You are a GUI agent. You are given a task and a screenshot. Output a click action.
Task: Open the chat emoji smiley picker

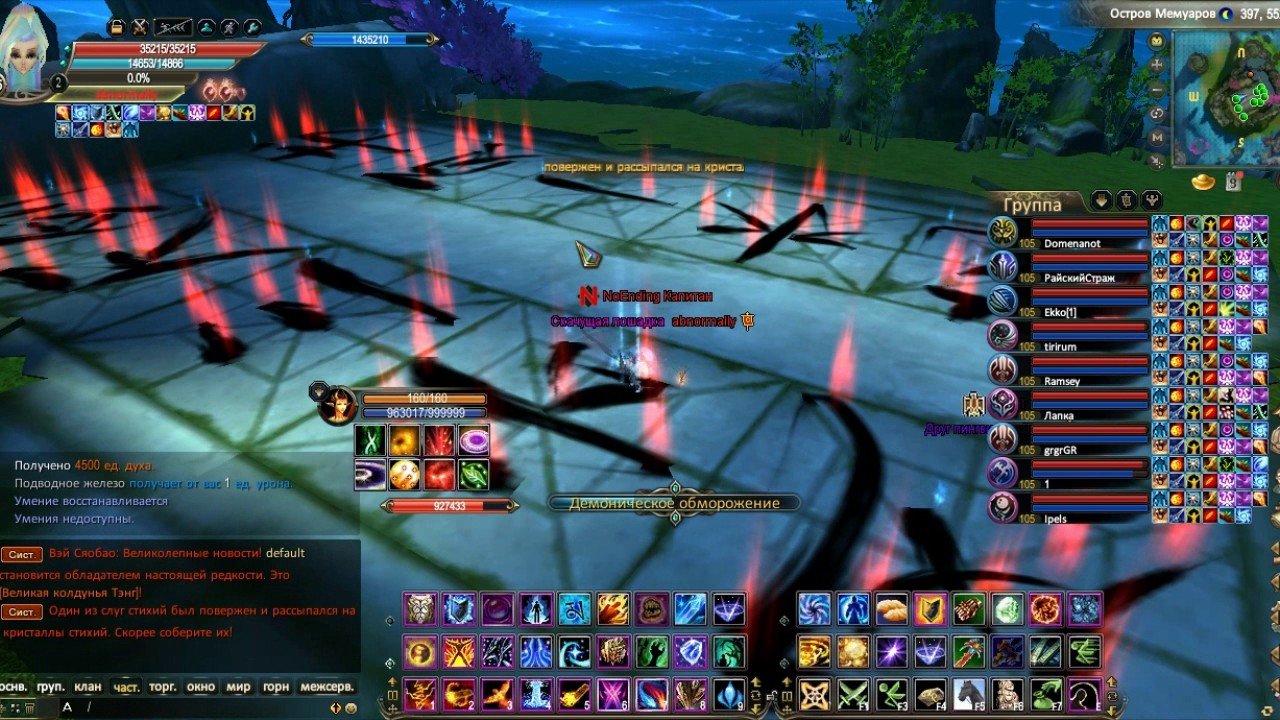(350, 708)
